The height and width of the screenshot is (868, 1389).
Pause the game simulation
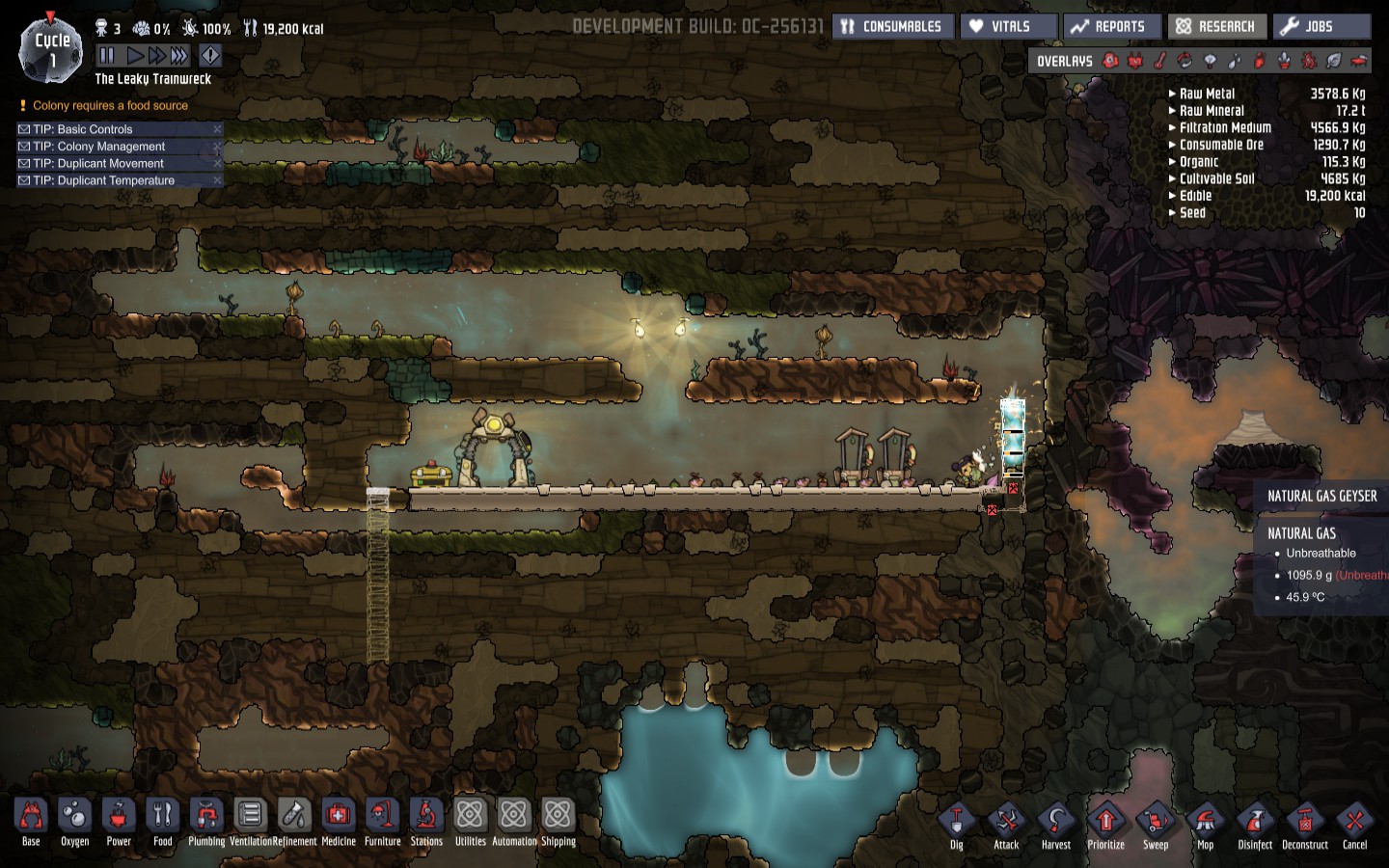[x=107, y=56]
